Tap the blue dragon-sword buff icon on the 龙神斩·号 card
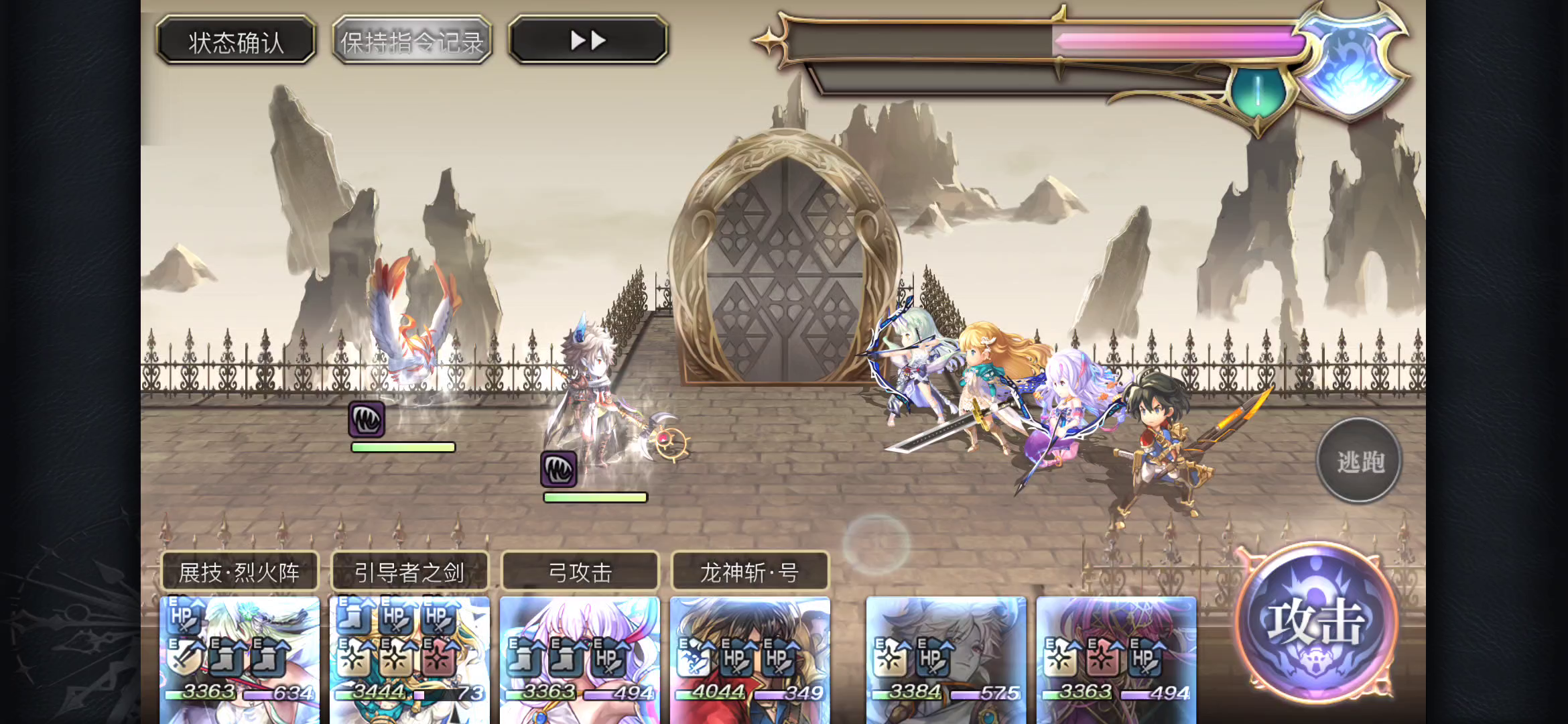This screenshot has height=724, width=1568. coord(692,660)
